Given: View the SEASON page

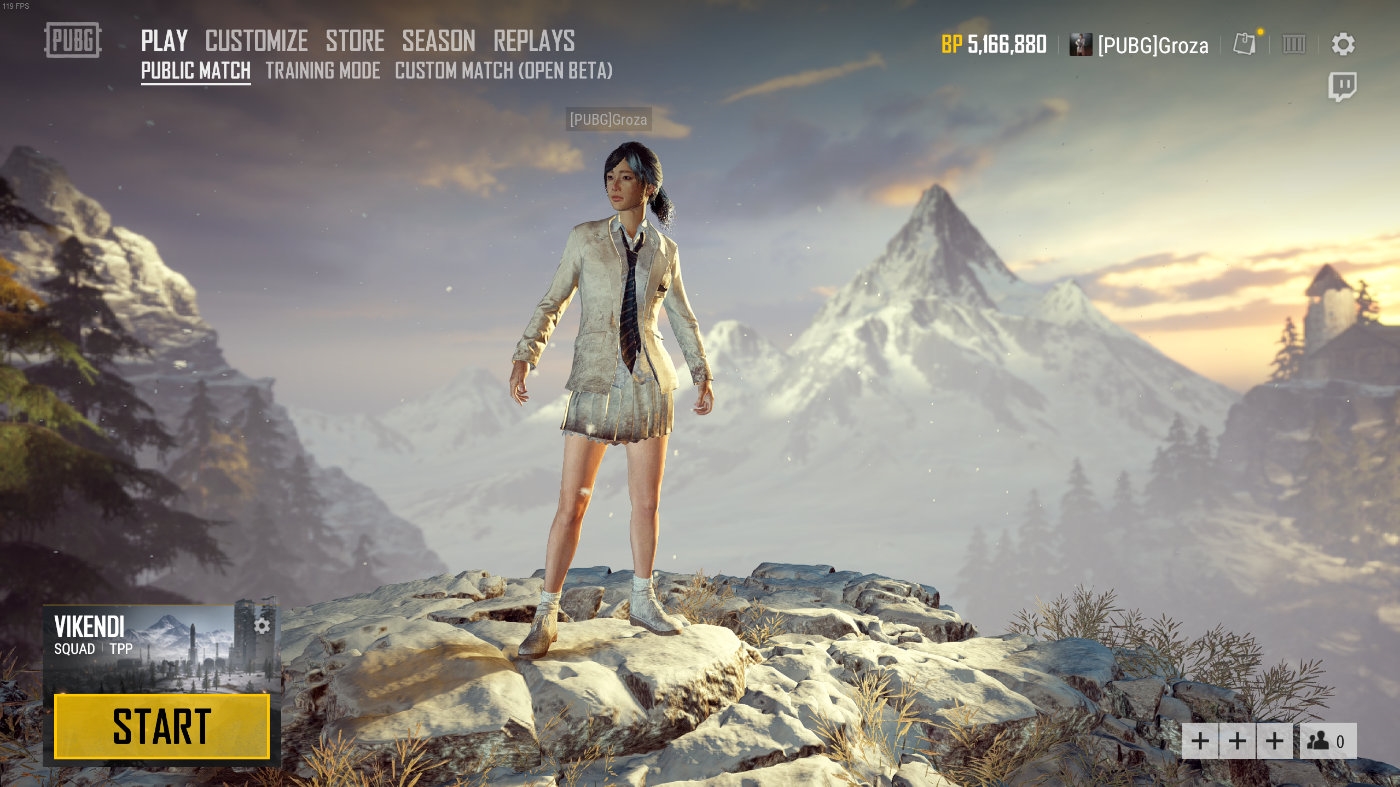Looking at the screenshot, I should point(438,41).
